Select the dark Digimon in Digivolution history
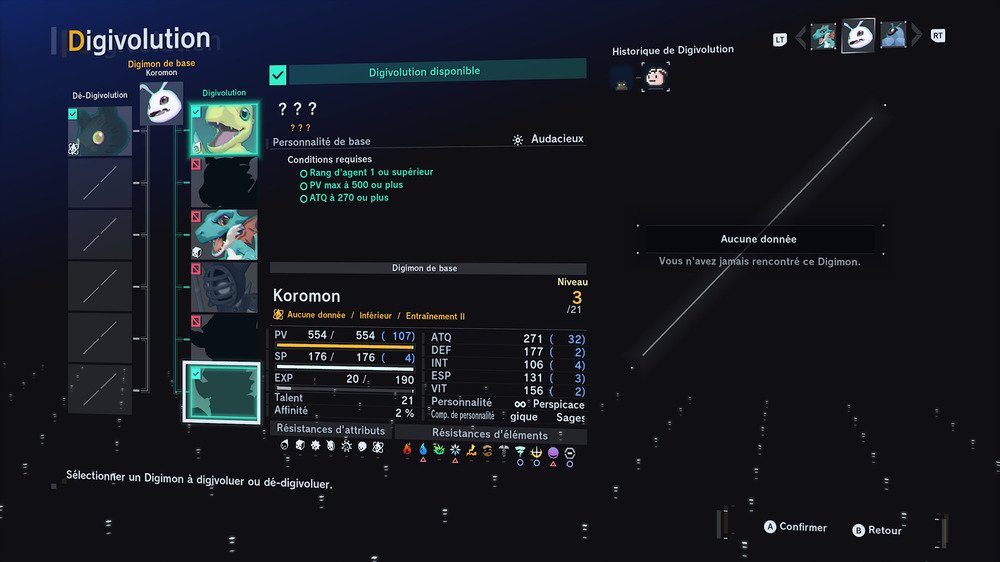This screenshot has width=1000, height=562. coord(622,78)
